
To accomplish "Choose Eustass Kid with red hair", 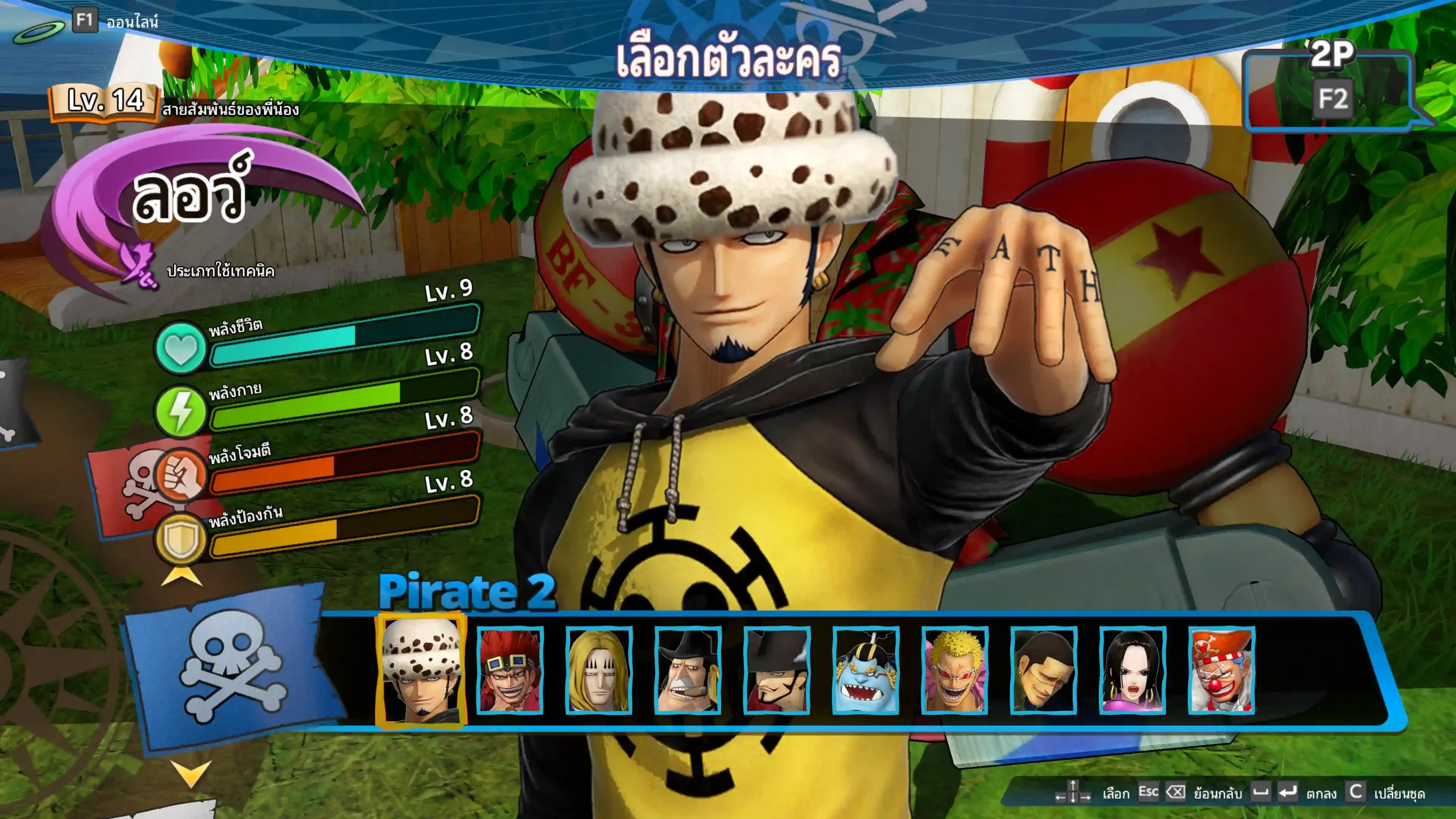I will pyautogui.click(x=510, y=670).
